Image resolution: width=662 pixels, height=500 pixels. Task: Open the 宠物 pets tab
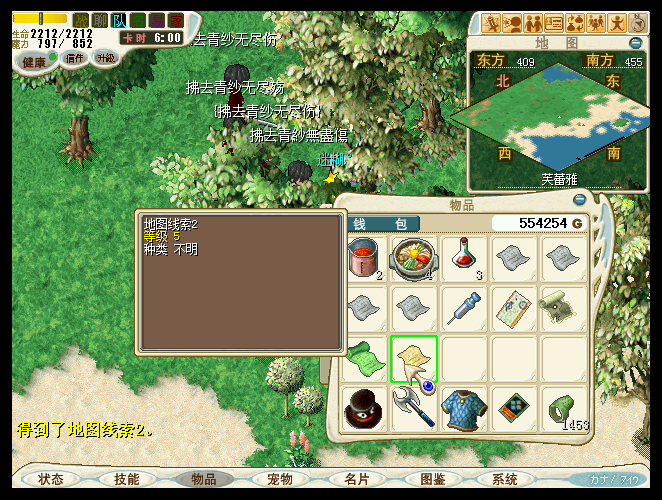(279, 479)
